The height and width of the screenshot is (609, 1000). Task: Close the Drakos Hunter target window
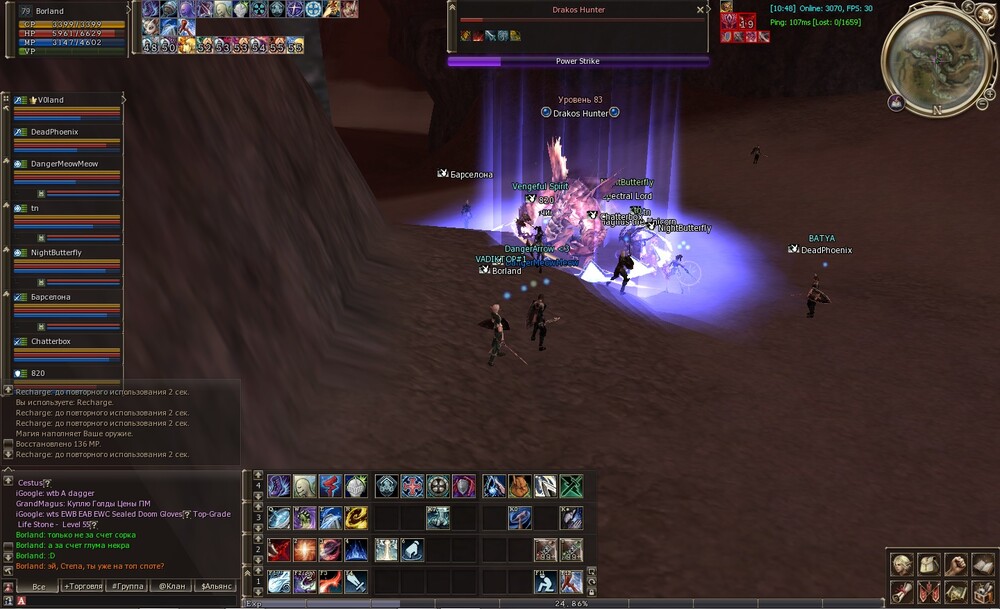700,10
